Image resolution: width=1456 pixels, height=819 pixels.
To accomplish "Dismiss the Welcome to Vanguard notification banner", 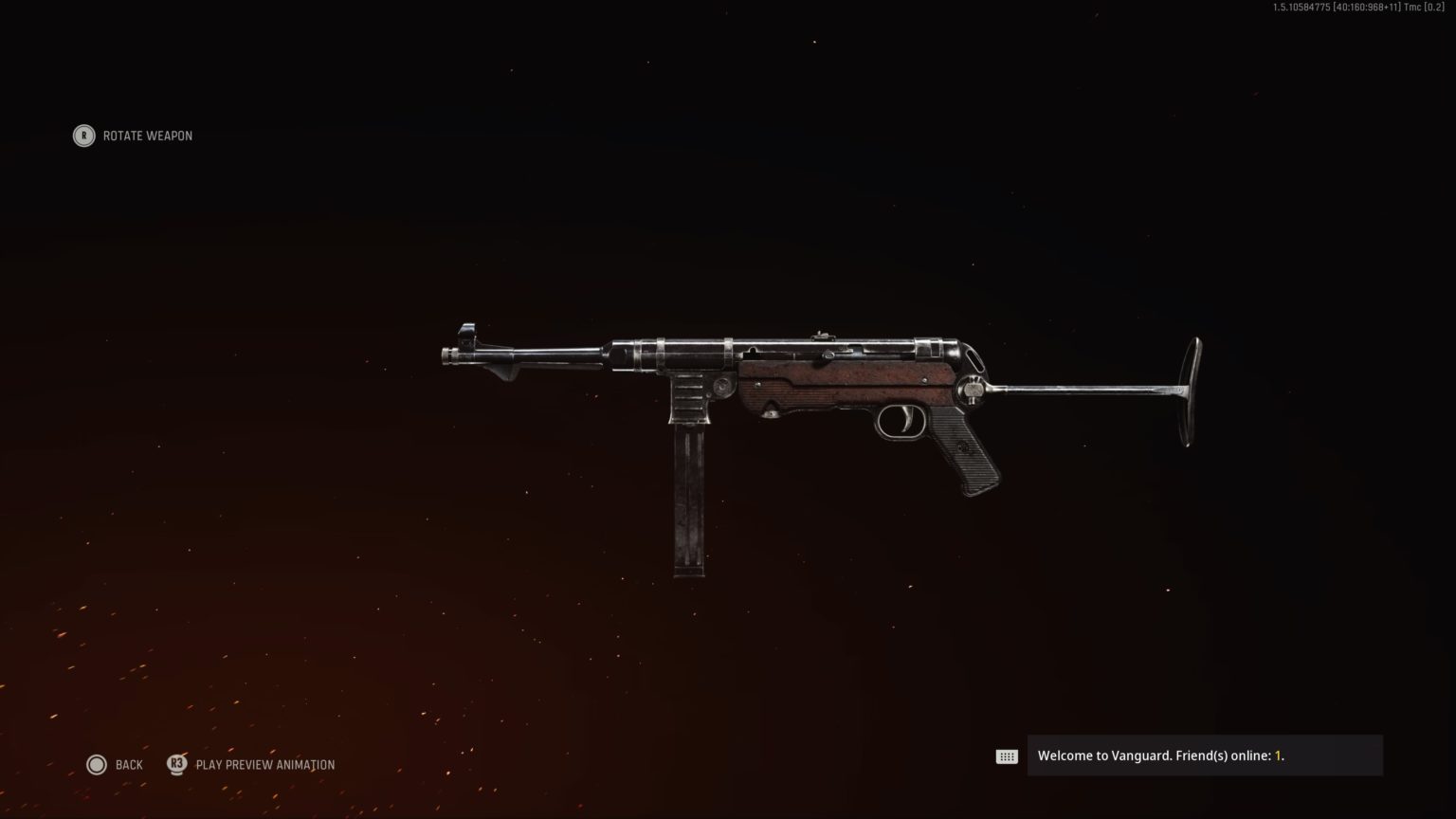I will pos(1204,755).
